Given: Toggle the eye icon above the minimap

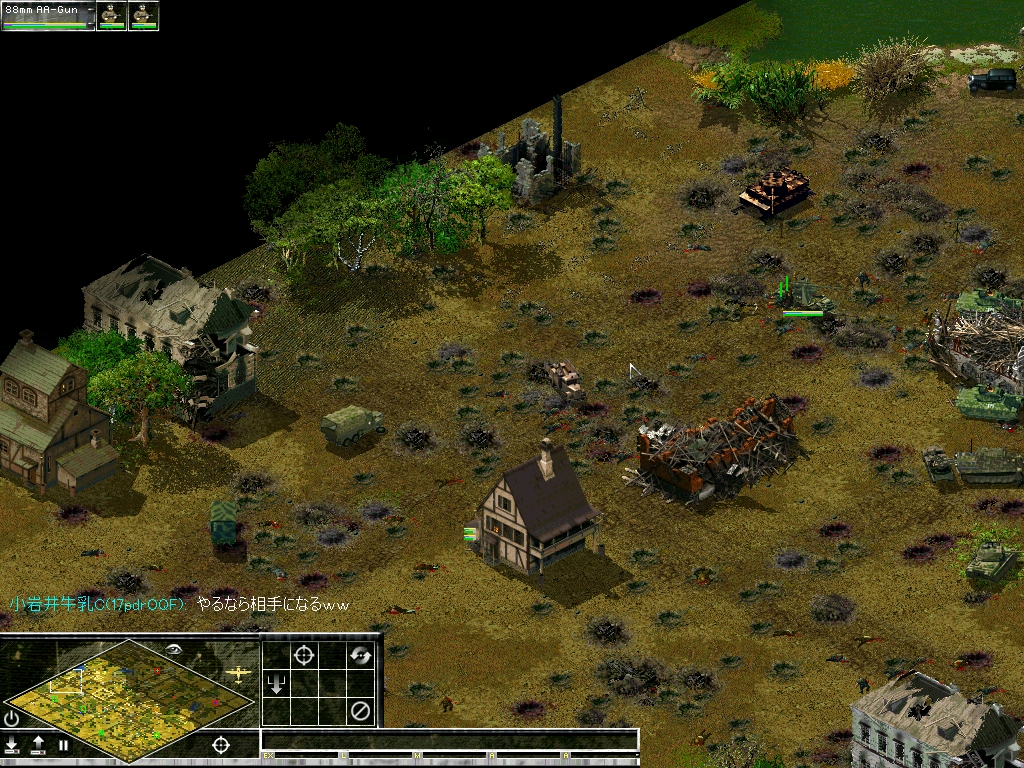Looking at the screenshot, I should pos(175,649).
